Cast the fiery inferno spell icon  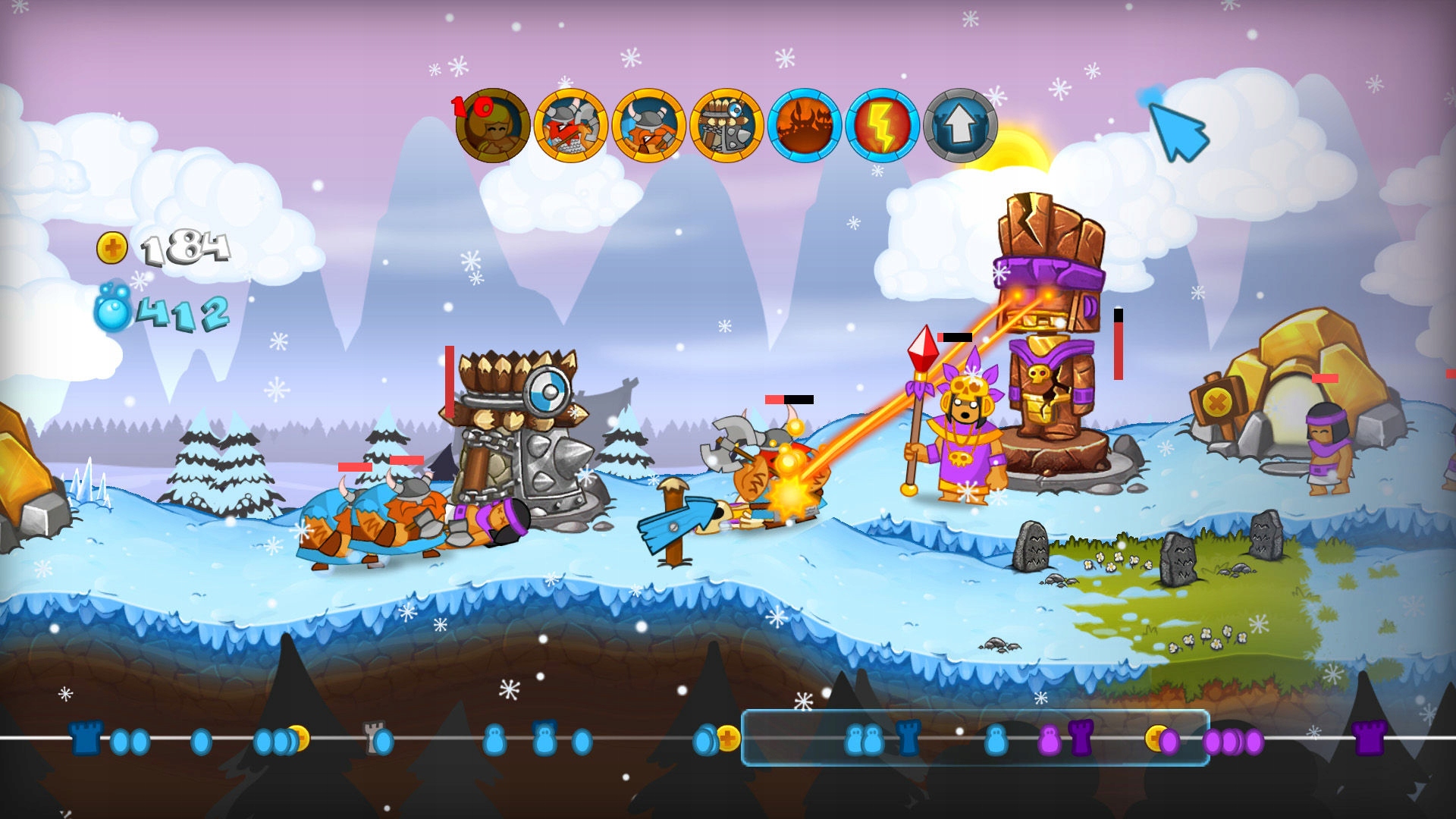(x=807, y=127)
